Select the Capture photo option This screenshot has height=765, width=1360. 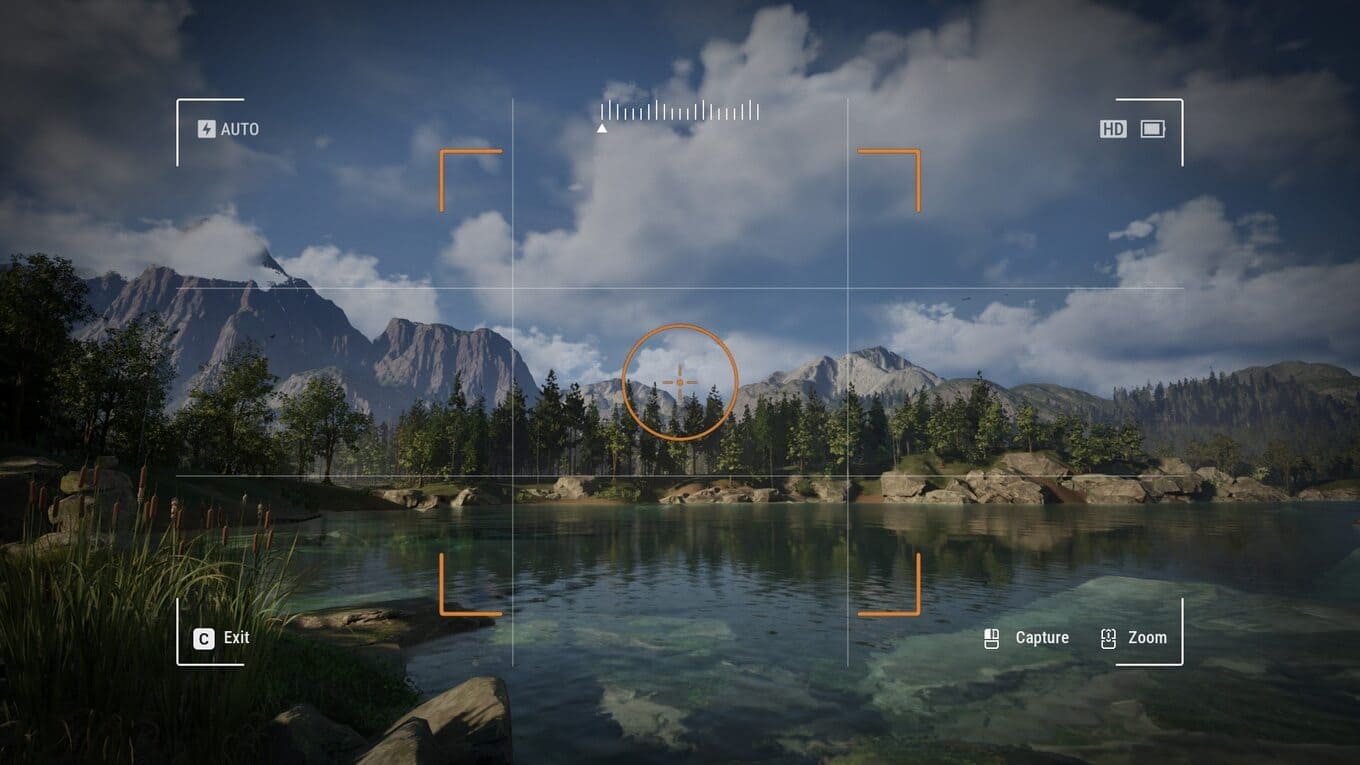coord(1028,638)
